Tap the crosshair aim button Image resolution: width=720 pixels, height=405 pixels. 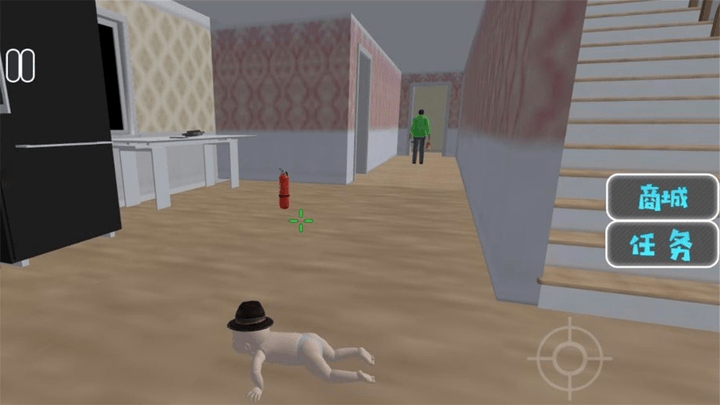[x=569, y=357]
